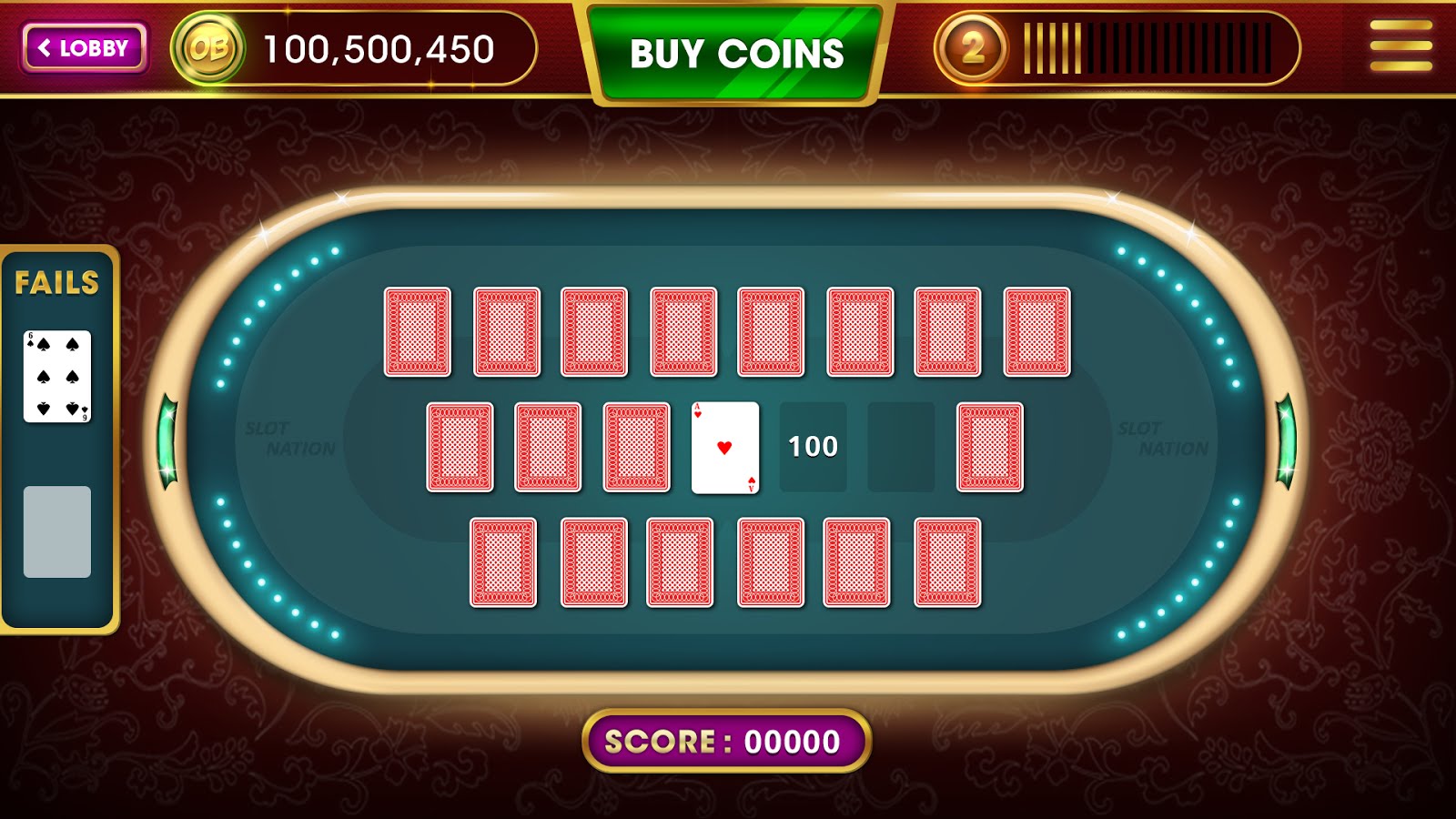Click the green arrow on the right table edge
Viewport: 1456px width, 819px height.
(x=1288, y=443)
